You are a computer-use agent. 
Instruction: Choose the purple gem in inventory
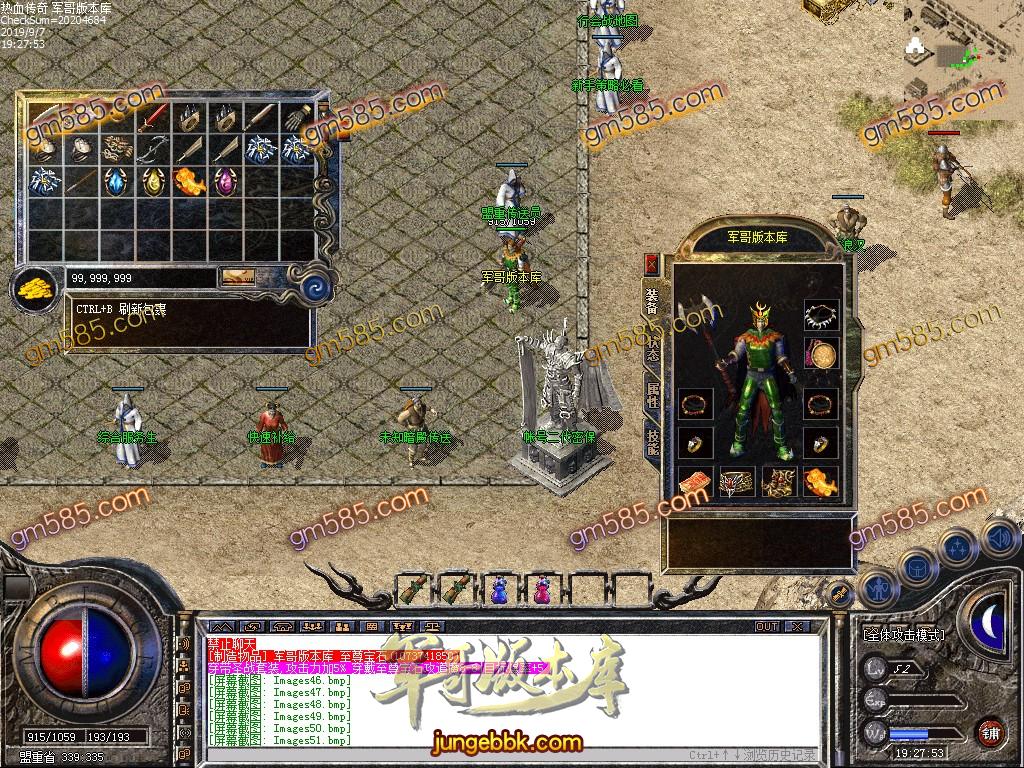click(224, 182)
